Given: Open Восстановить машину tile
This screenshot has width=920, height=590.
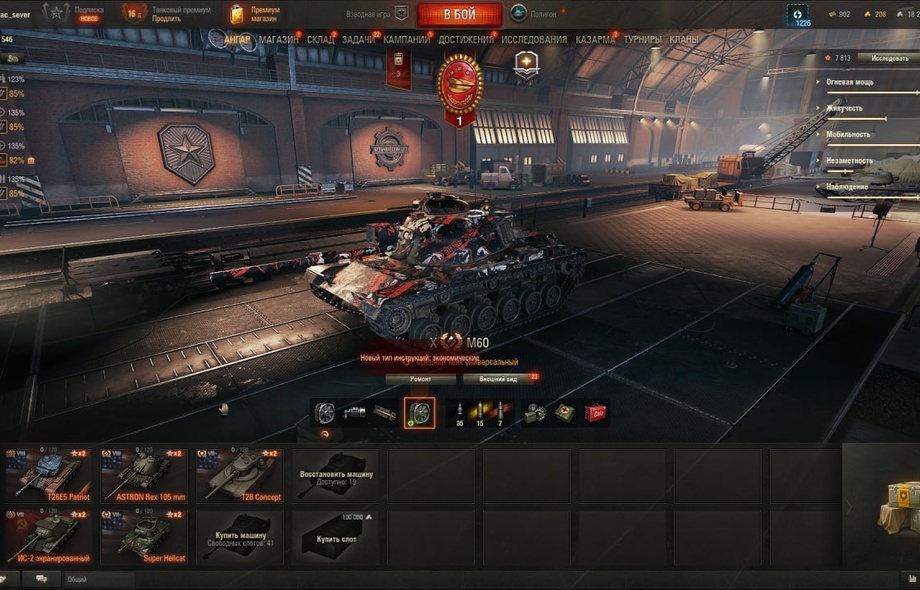Looking at the screenshot, I should click(x=335, y=476).
